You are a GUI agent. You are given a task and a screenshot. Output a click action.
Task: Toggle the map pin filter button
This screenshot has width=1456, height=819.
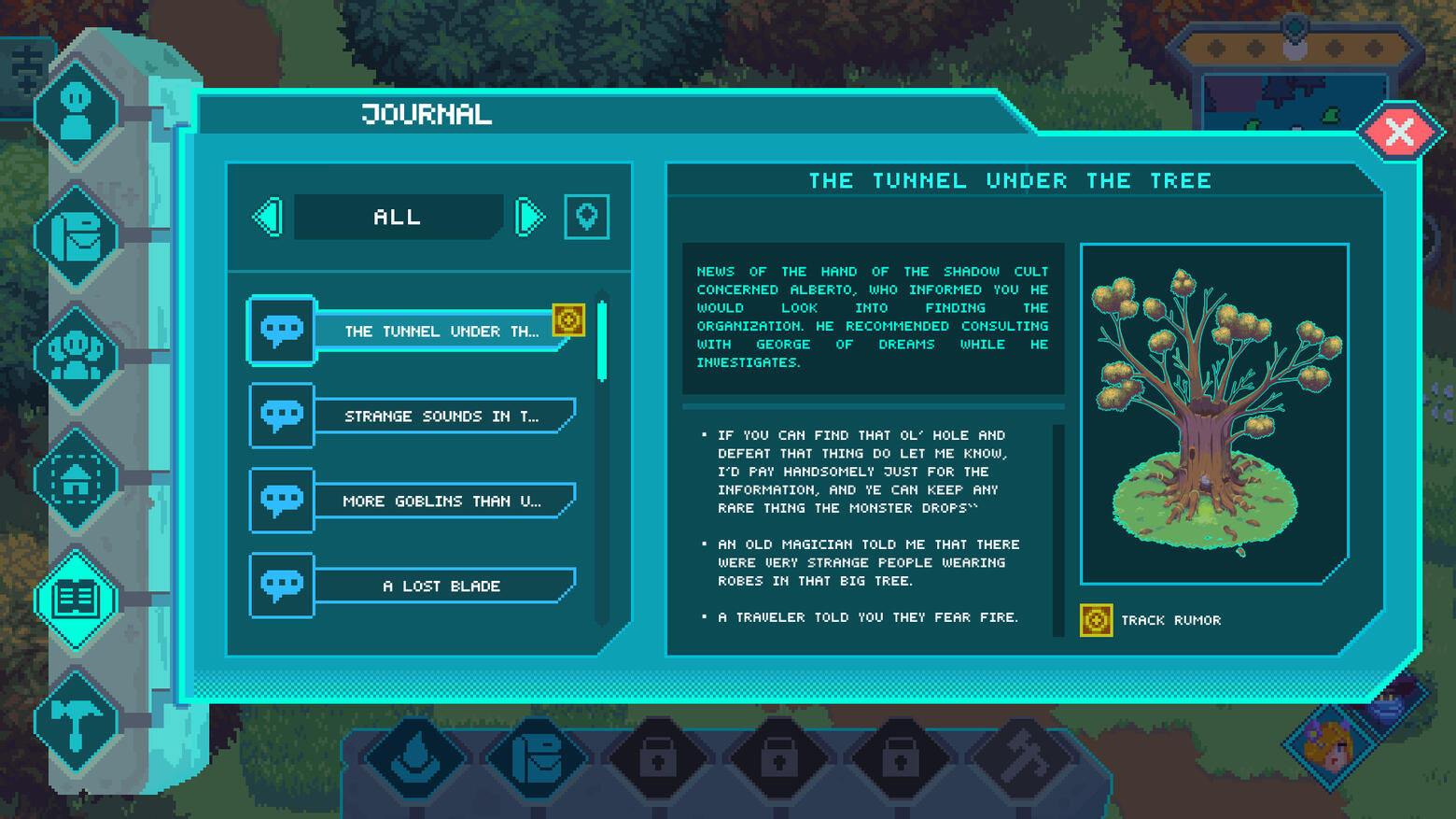586,218
